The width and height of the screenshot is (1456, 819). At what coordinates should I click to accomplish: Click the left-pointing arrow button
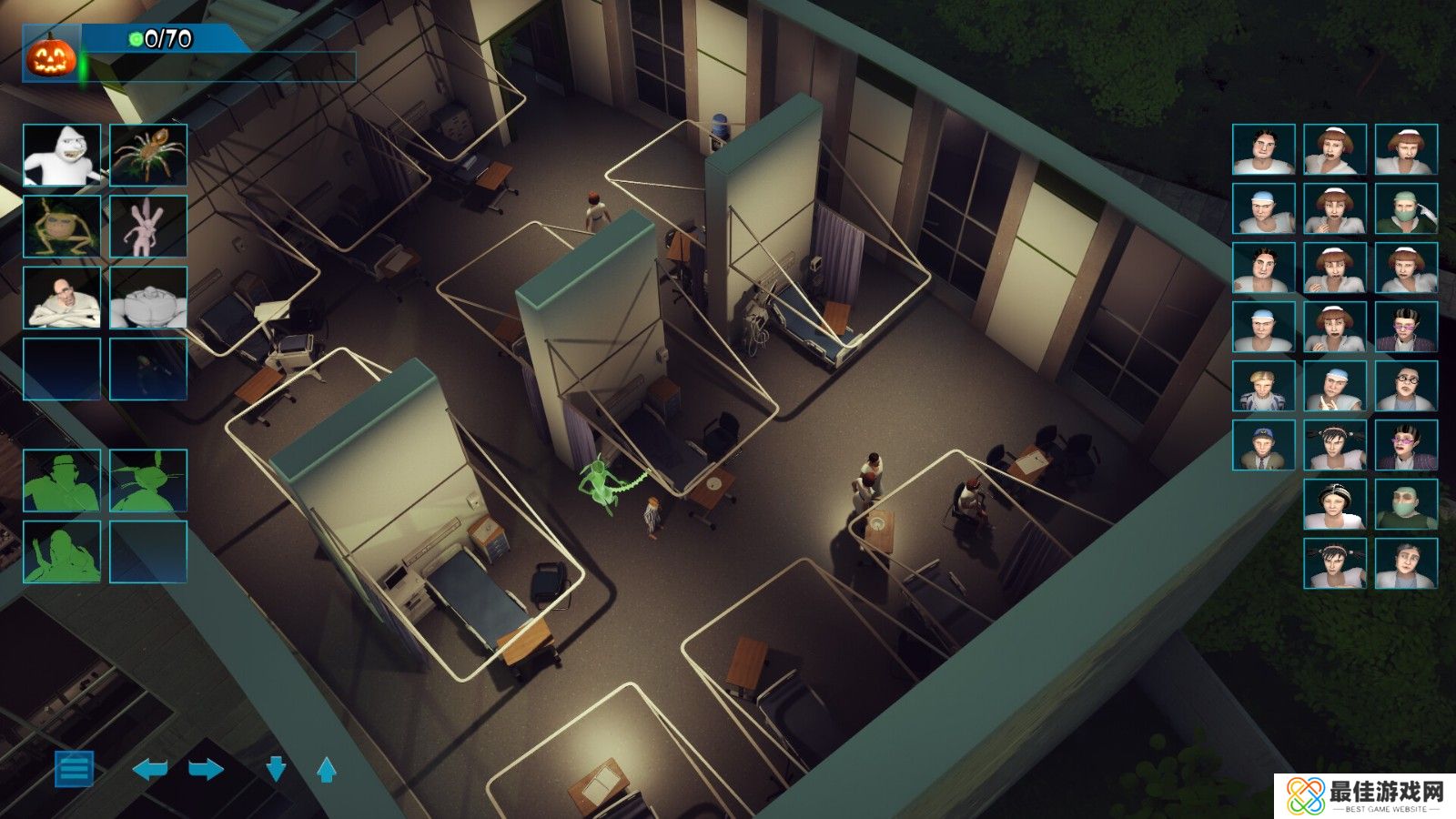150,770
